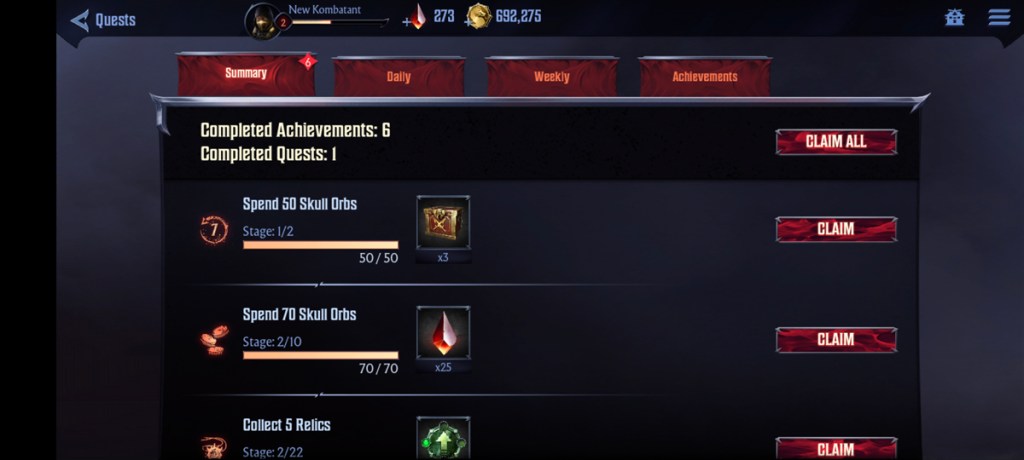Inspect the green upgrade reward icon
The image size is (1024, 460).
(x=443, y=440)
